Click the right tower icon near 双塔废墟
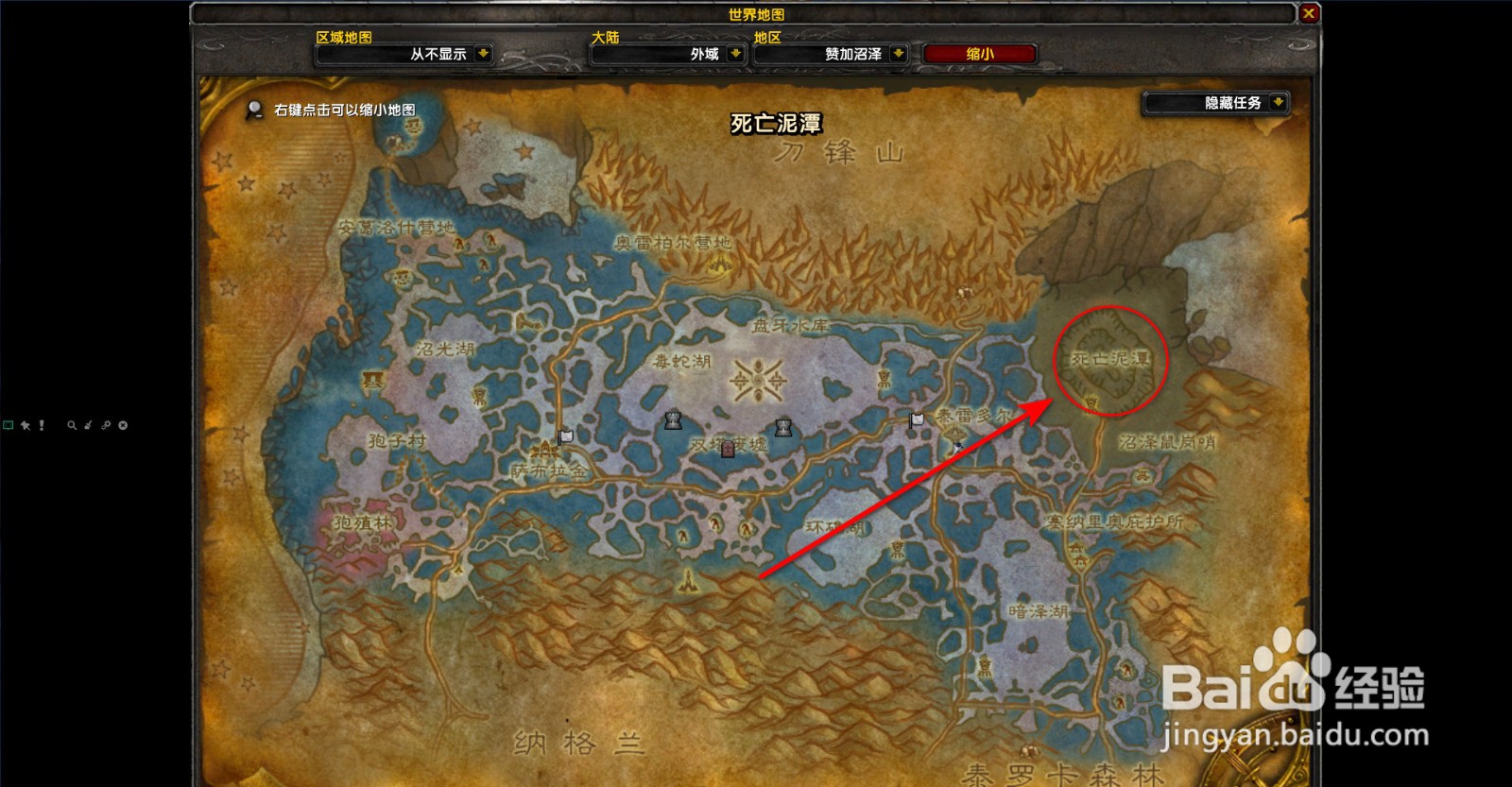This screenshot has width=1512, height=787. (x=784, y=427)
